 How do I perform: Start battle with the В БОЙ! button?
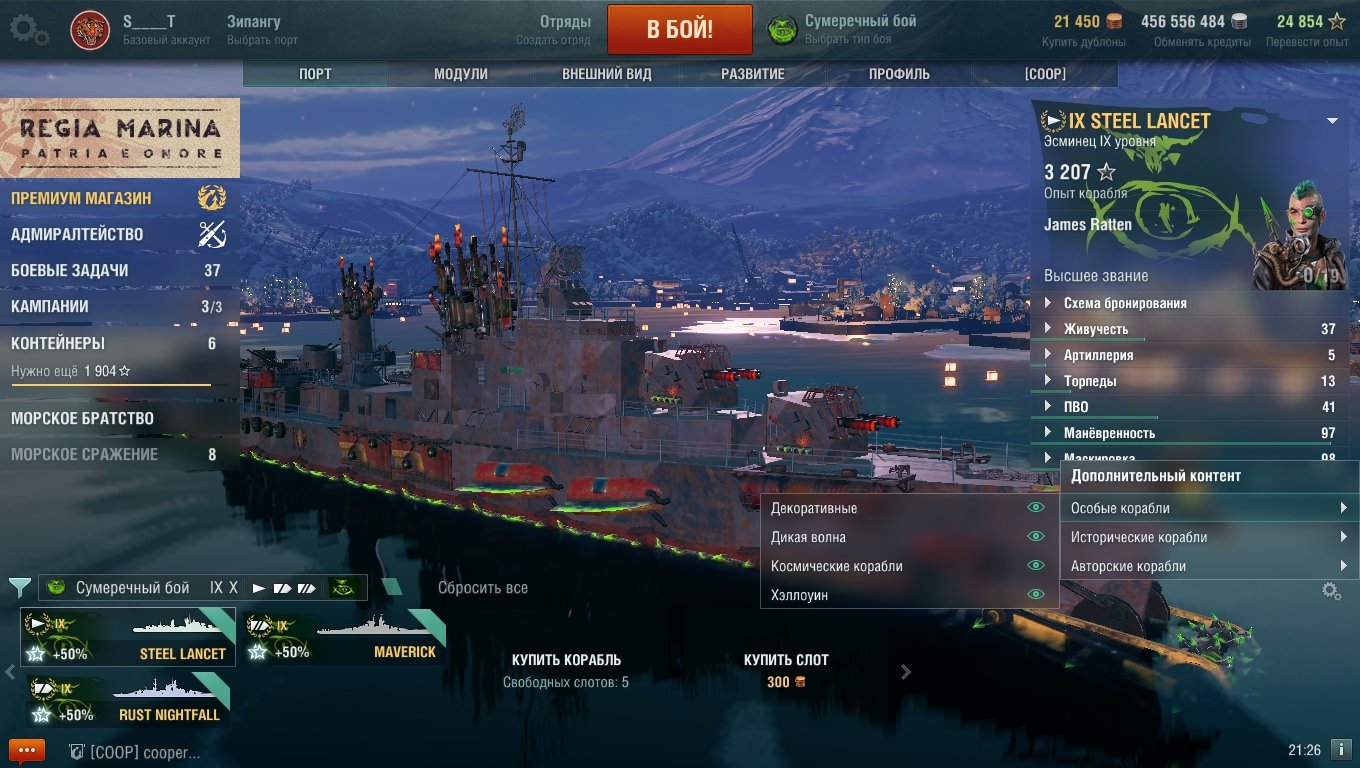pyautogui.click(x=679, y=29)
